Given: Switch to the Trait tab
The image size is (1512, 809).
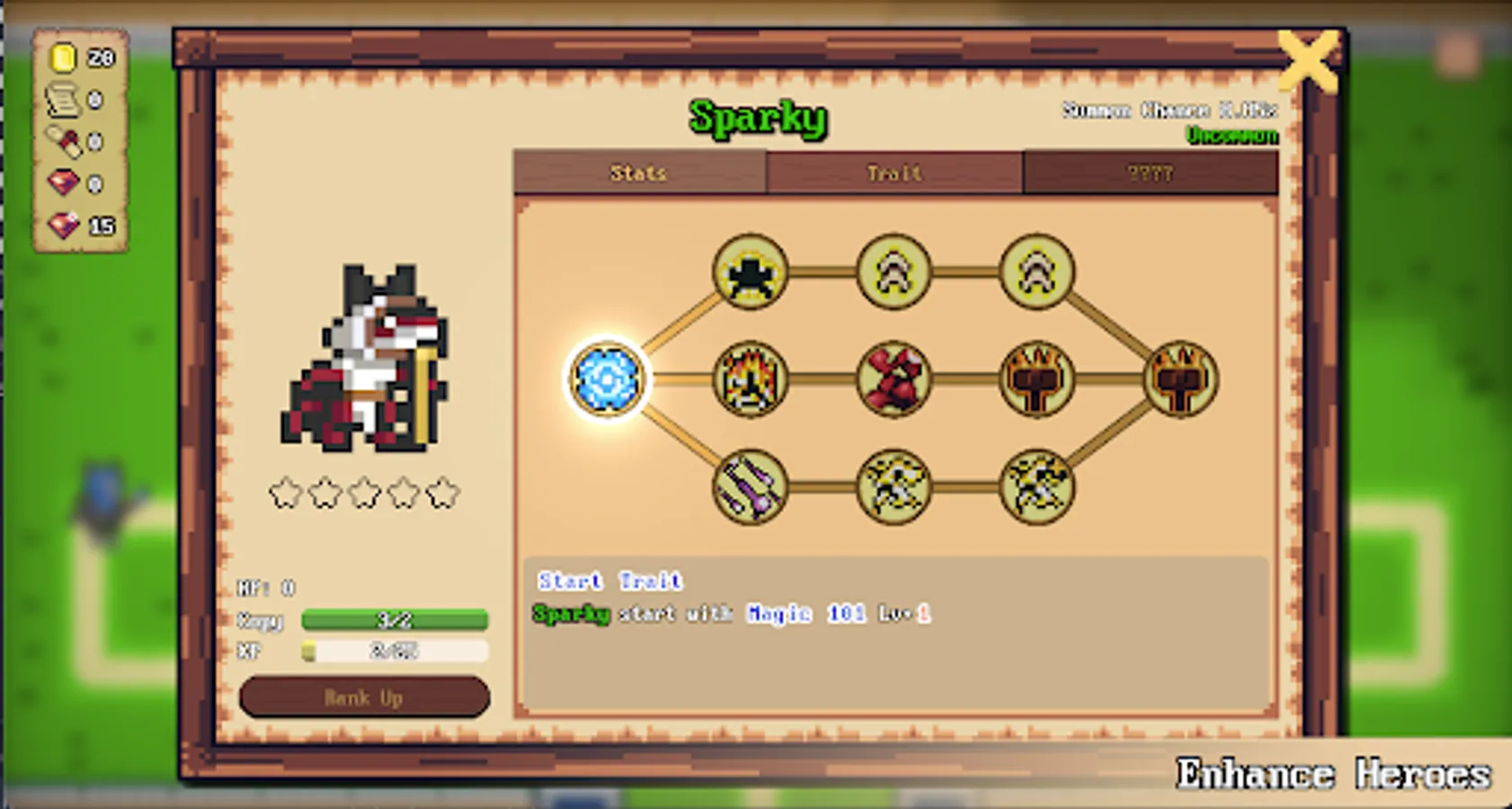Looking at the screenshot, I should 894,173.
